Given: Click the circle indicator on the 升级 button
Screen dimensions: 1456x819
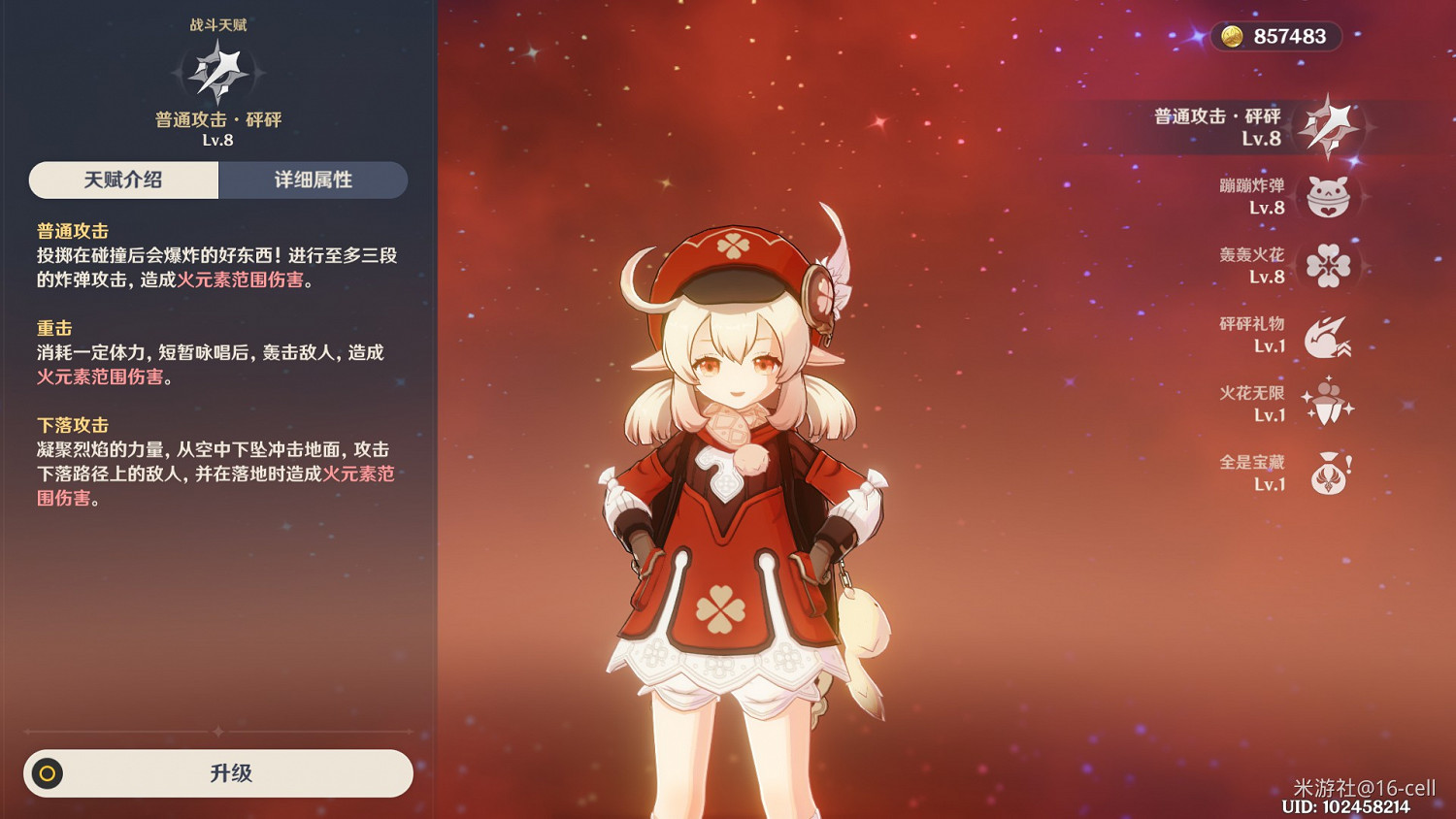Looking at the screenshot, I should (x=48, y=773).
